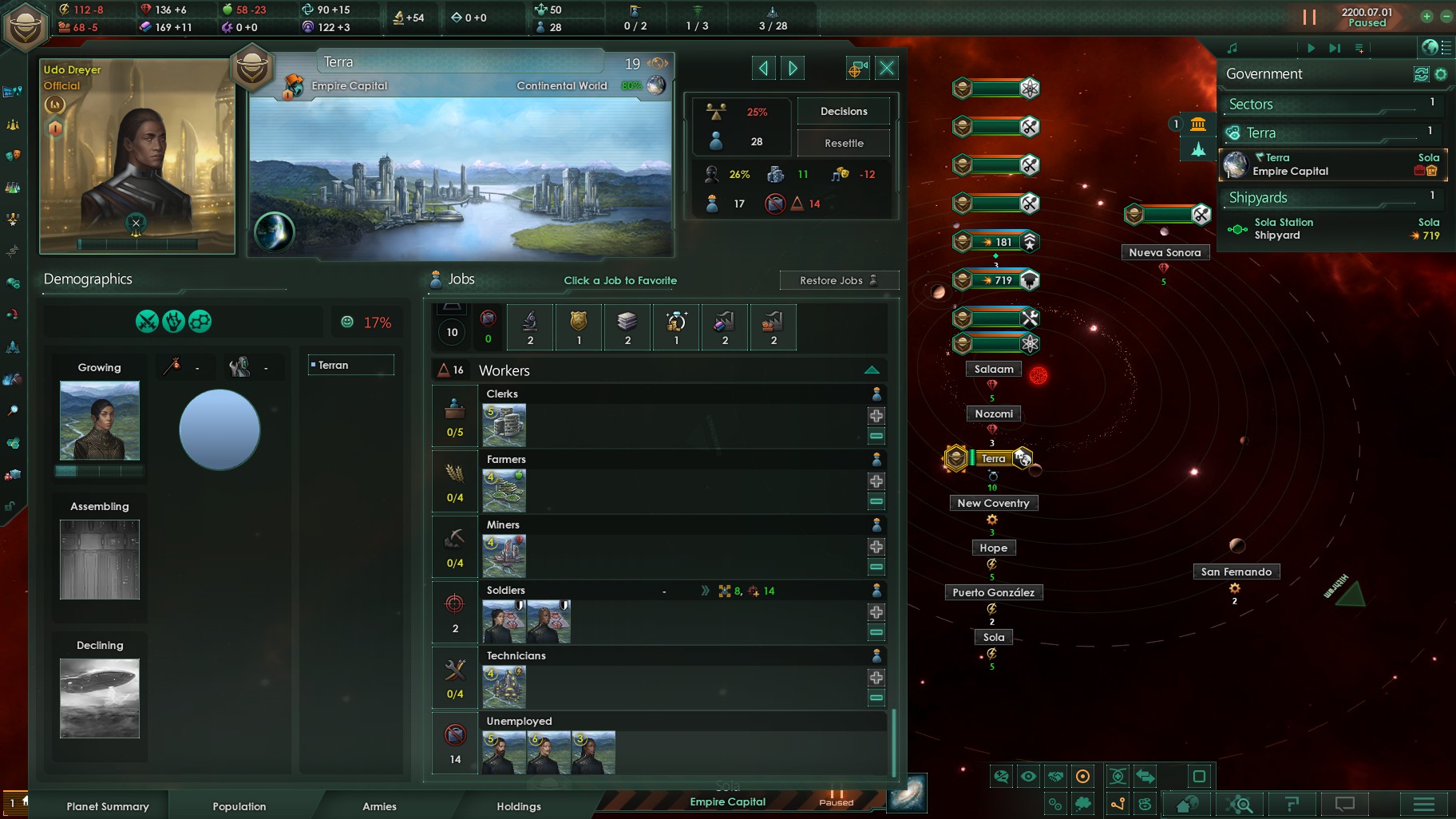Collapse the Workers job category
The height and width of the screenshot is (819, 1456).
click(x=872, y=369)
